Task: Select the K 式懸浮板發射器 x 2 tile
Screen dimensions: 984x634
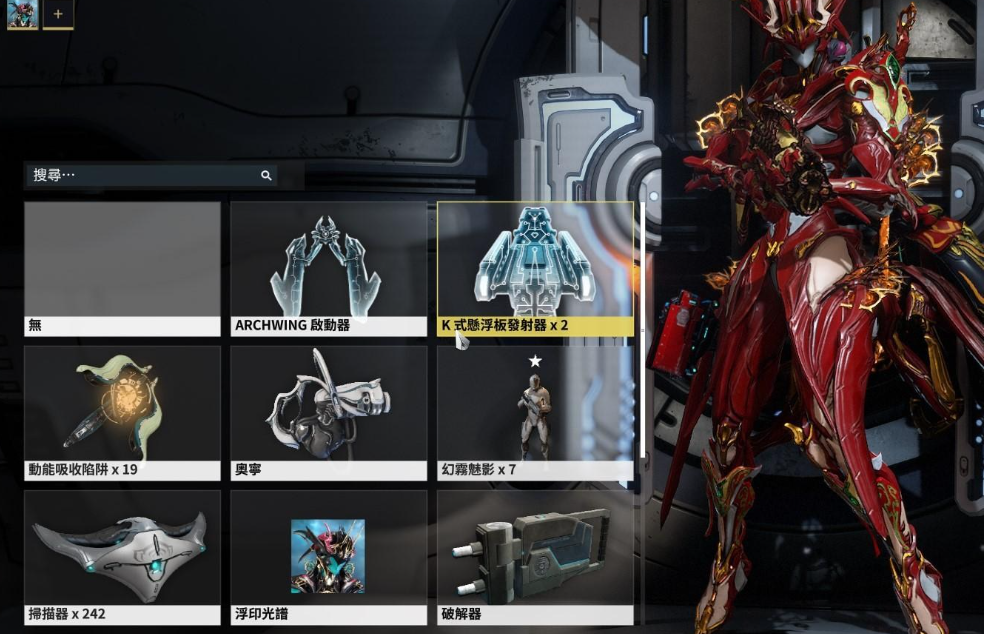Action: [x=534, y=268]
